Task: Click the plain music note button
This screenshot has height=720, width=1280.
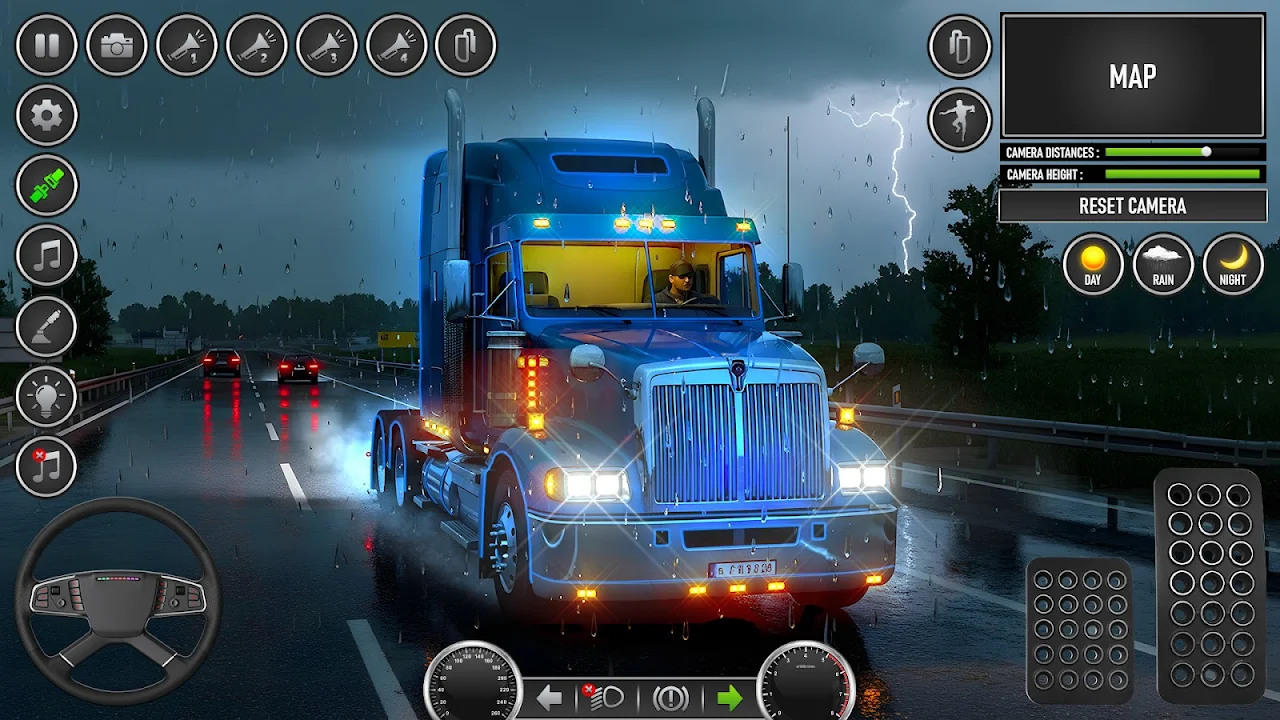Action: 46,256
